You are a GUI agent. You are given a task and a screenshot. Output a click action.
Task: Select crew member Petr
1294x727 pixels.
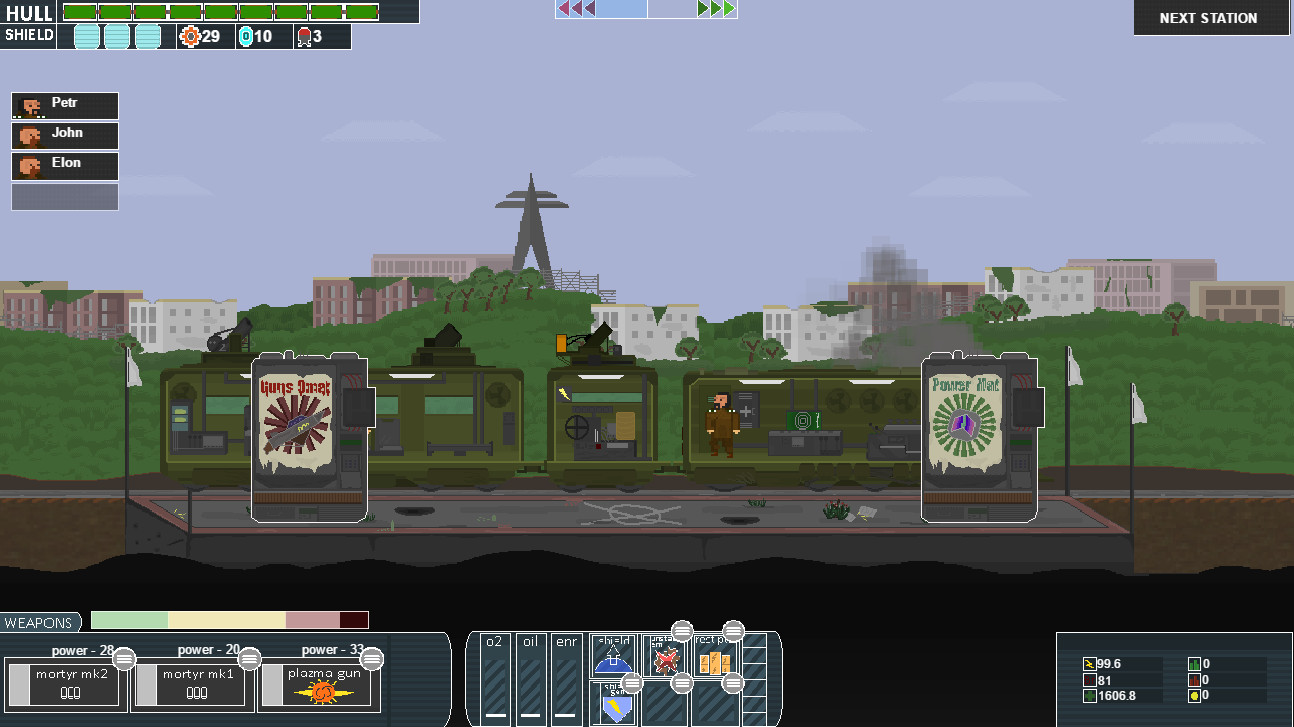coord(65,105)
